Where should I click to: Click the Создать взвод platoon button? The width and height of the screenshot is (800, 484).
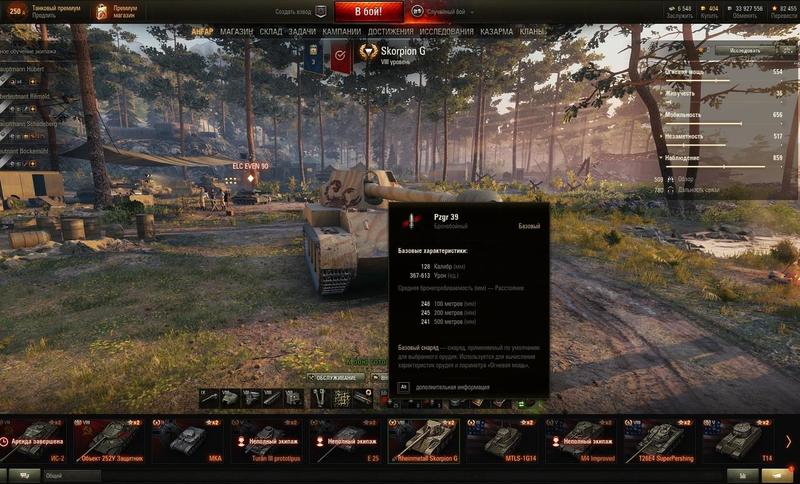pyautogui.click(x=302, y=12)
